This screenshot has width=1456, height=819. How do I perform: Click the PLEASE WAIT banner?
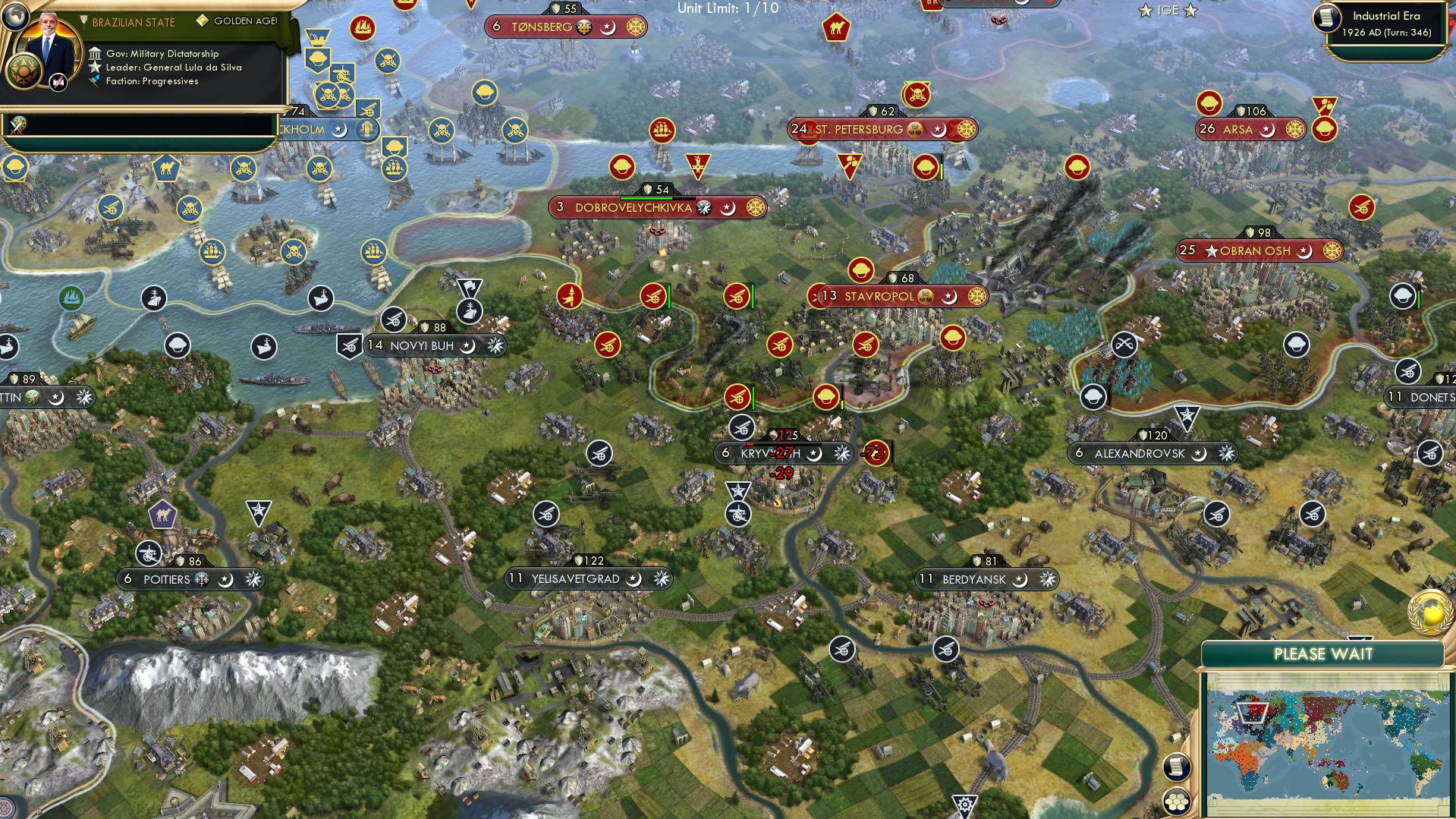tap(1324, 653)
